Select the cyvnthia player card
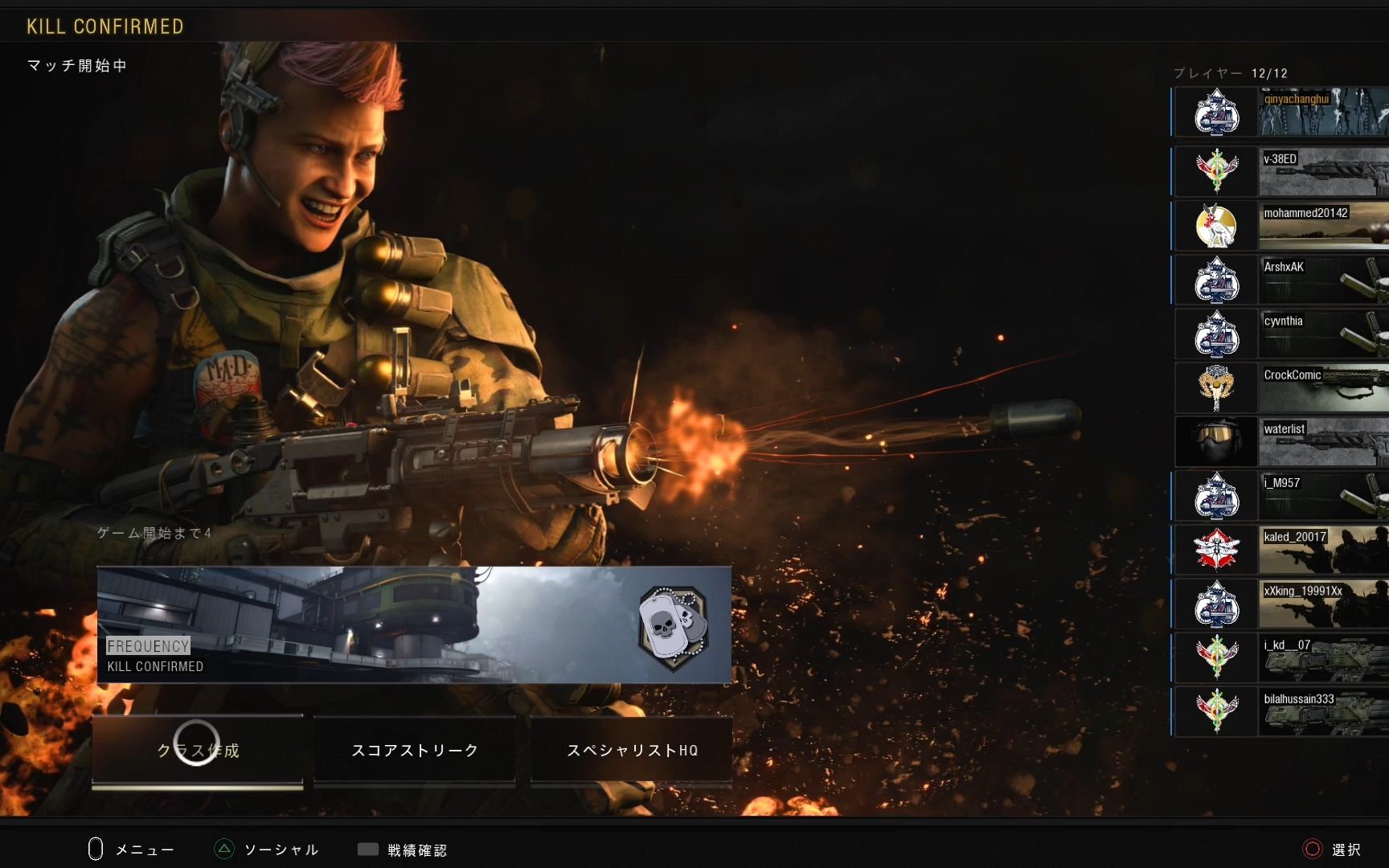This screenshot has width=1389, height=868. click(1281, 334)
